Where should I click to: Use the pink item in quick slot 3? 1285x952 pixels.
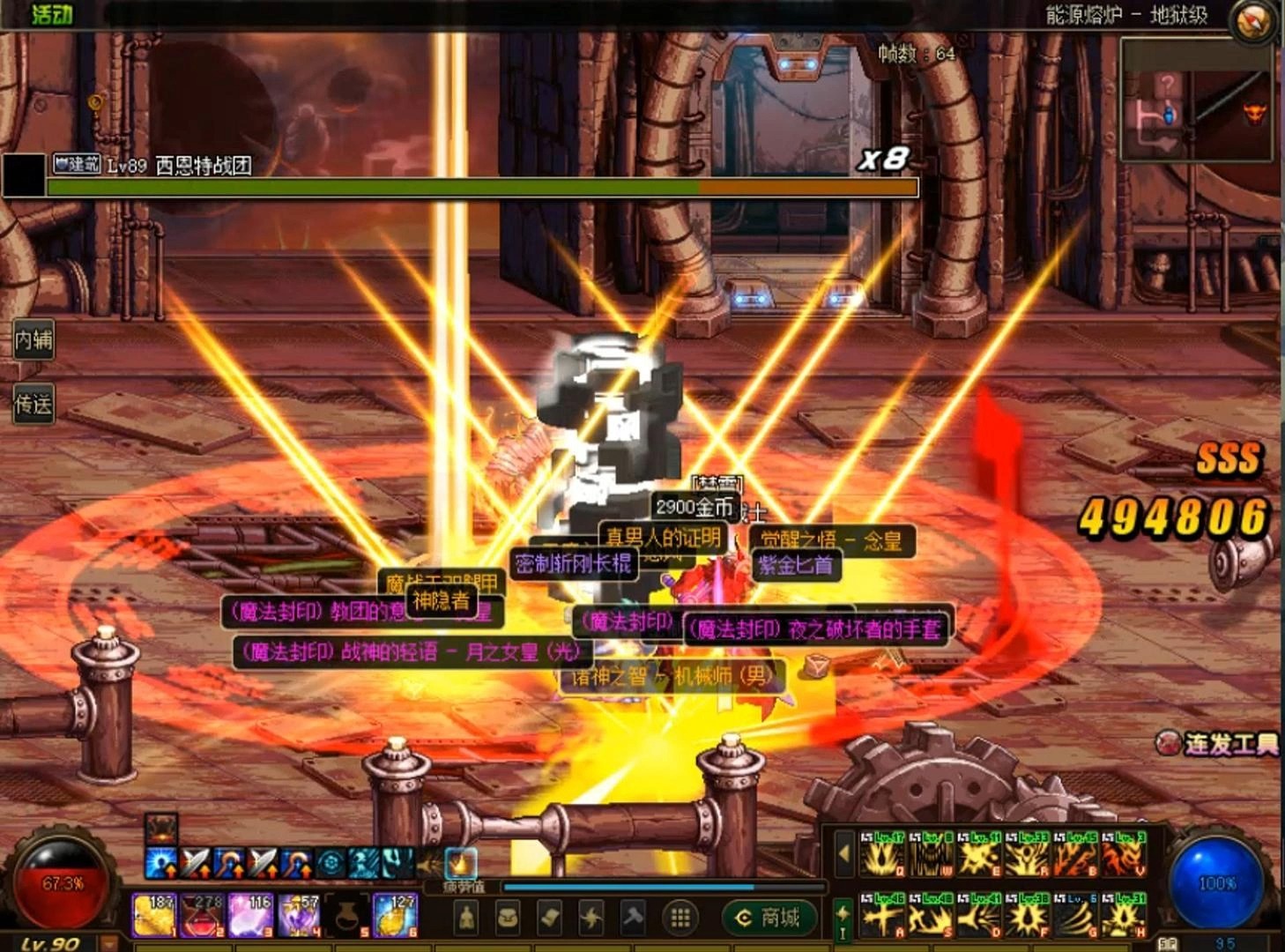tap(250, 914)
